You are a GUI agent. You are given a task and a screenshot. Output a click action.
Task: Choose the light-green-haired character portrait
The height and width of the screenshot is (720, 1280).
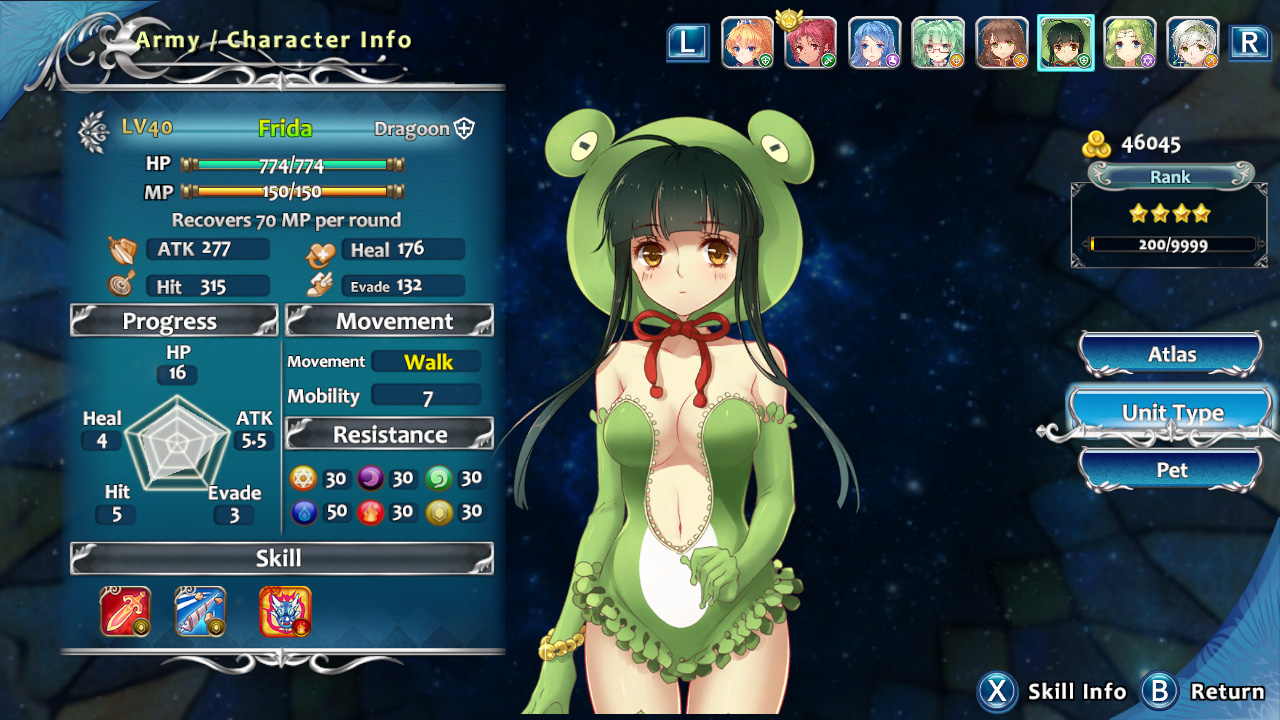click(x=1130, y=43)
